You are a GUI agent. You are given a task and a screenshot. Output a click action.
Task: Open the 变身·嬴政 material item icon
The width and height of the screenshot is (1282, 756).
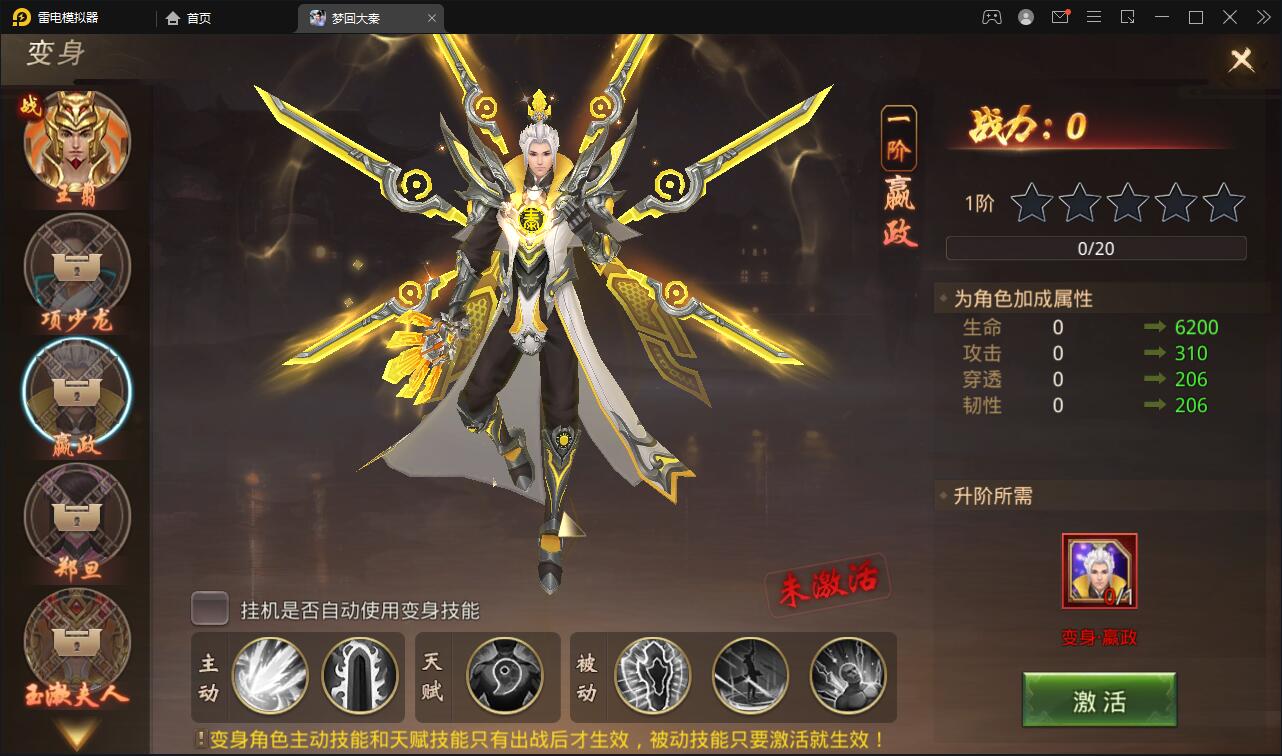click(x=1098, y=572)
